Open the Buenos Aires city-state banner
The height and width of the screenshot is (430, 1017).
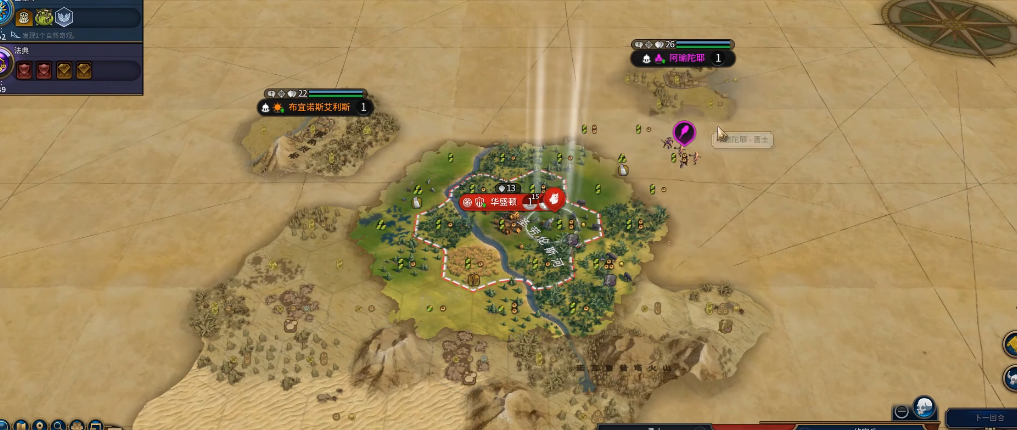tap(318, 107)
